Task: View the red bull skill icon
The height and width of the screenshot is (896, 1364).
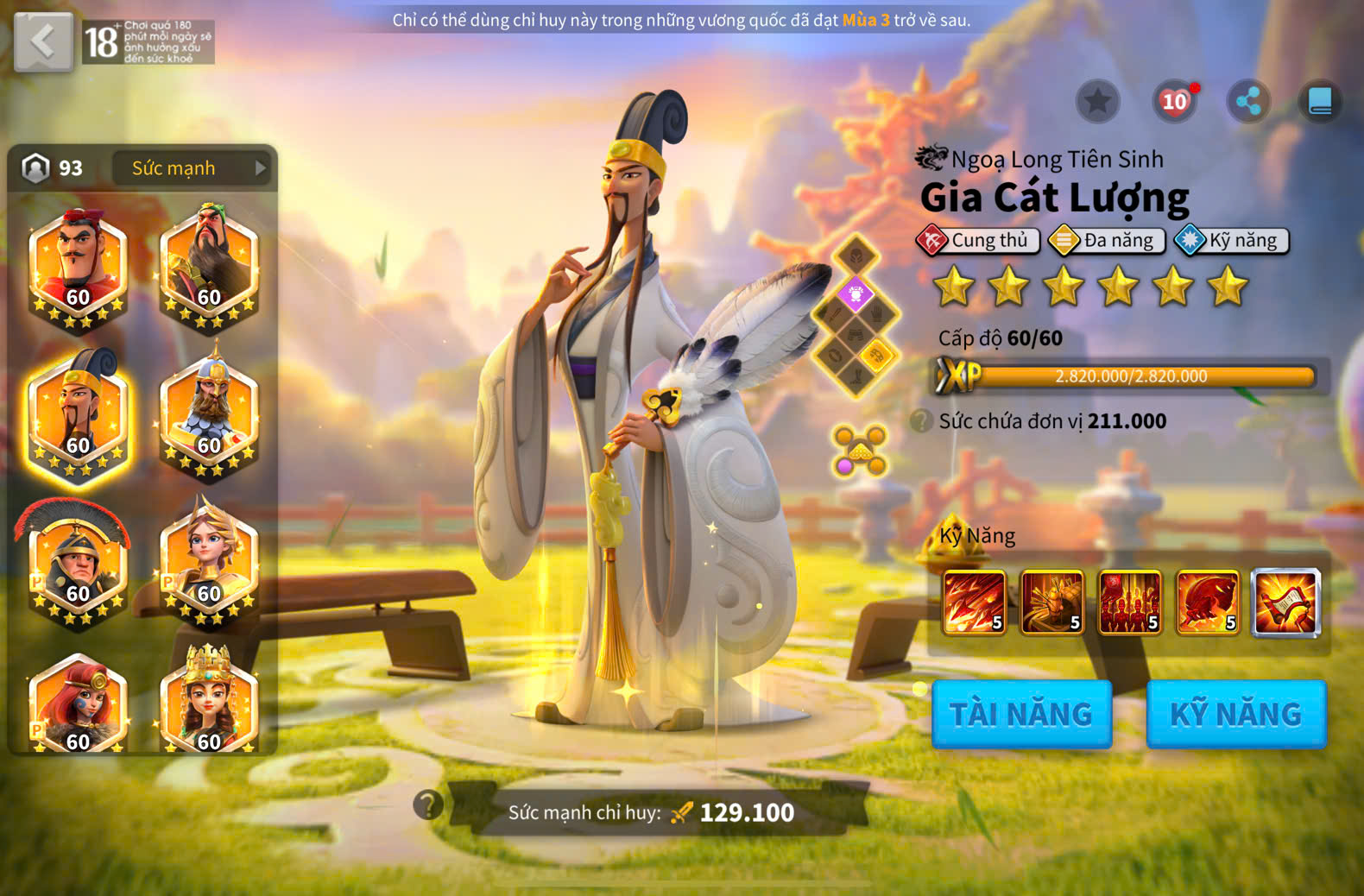Action: coord(1208,603)
